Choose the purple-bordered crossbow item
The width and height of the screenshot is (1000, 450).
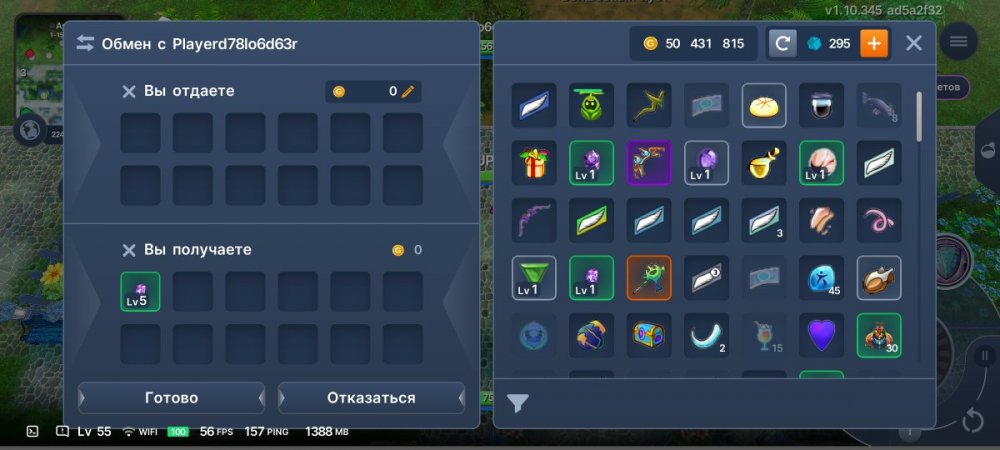point(649,162)
